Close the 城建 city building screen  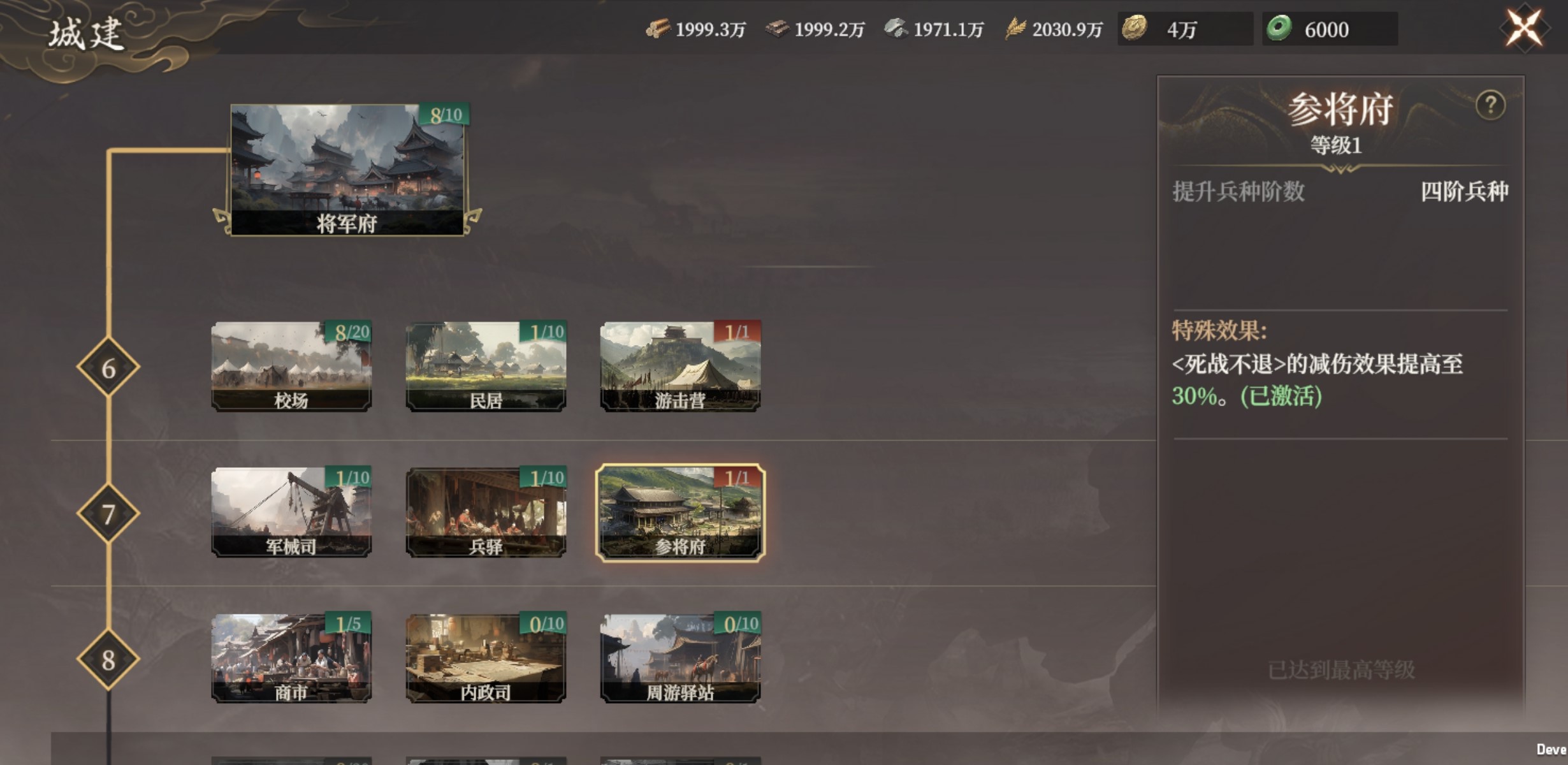pos(1524,28)
